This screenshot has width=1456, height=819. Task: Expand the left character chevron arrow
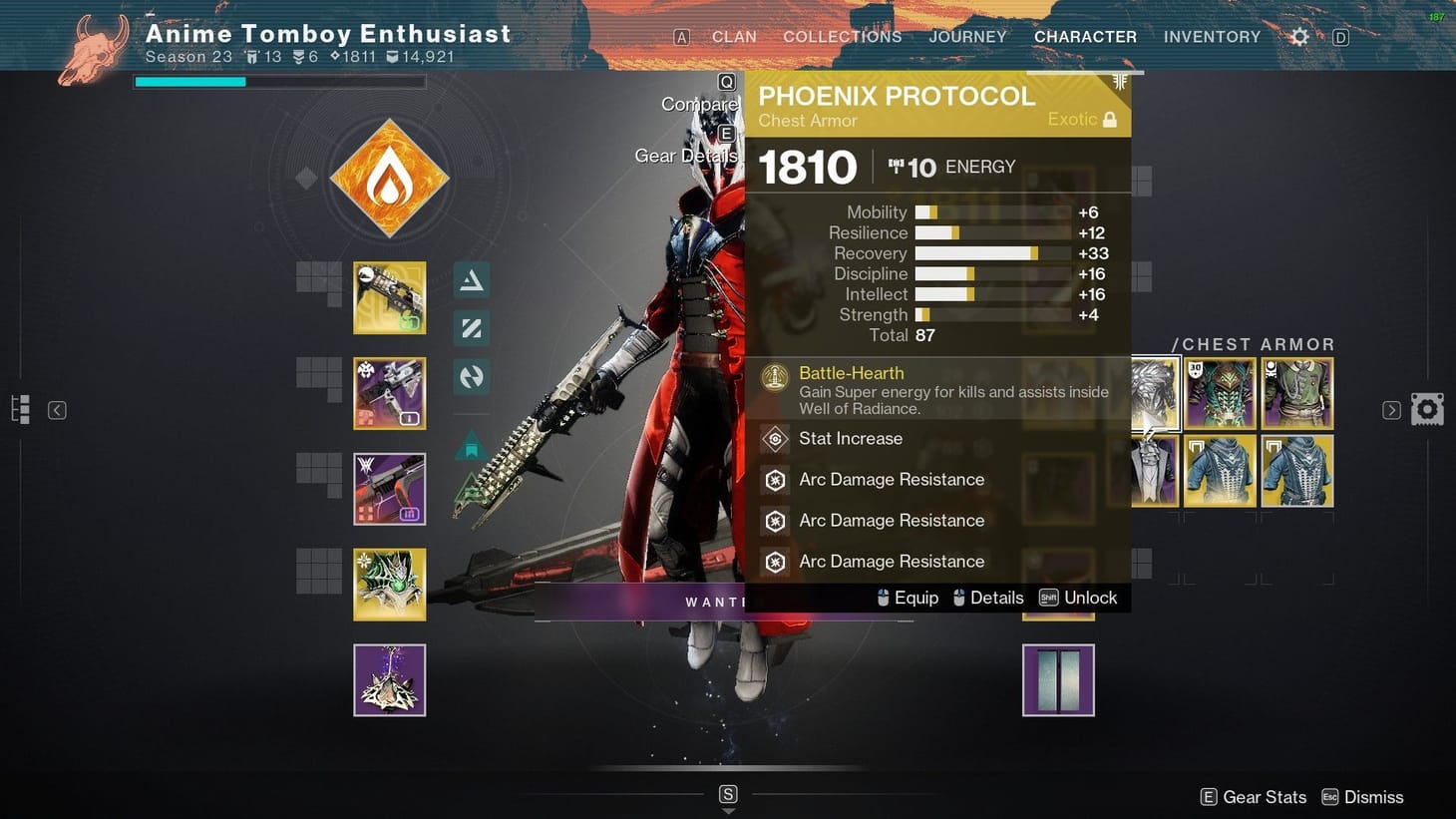click(x=56, y=409)
